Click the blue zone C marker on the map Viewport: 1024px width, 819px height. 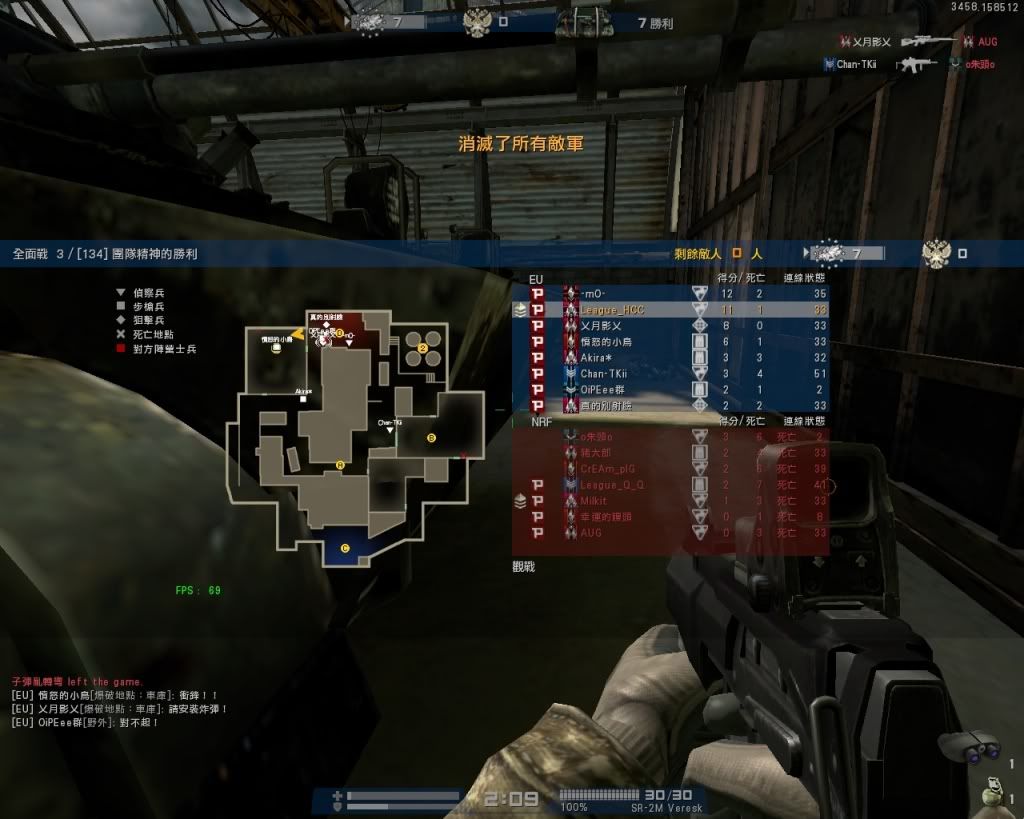tap(345, 547)
